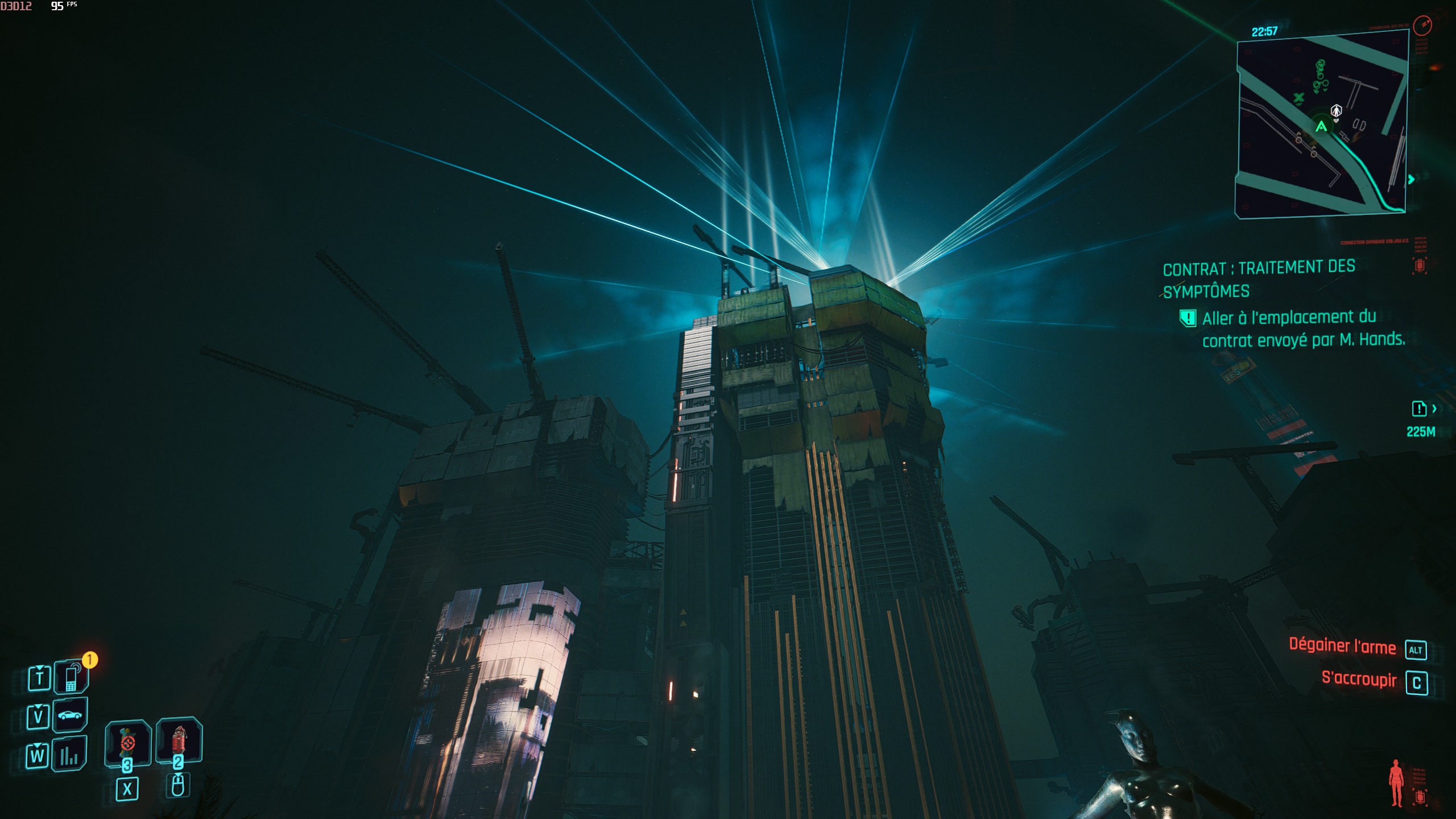Image resolution: width=1456 pixels, height=819 pixels.
Task: Click the red compass icon top right corner
Action: (x=1423, y=27)
